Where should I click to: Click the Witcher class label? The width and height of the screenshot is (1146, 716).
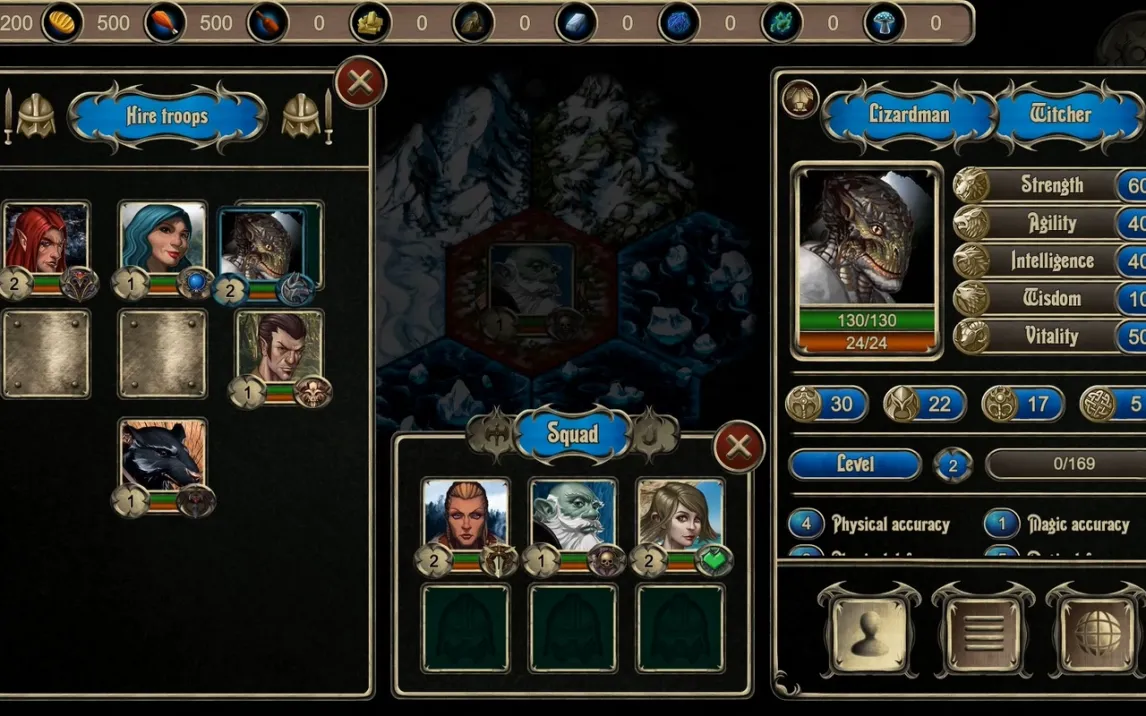pyautogui.click(x=1060, y=115)
